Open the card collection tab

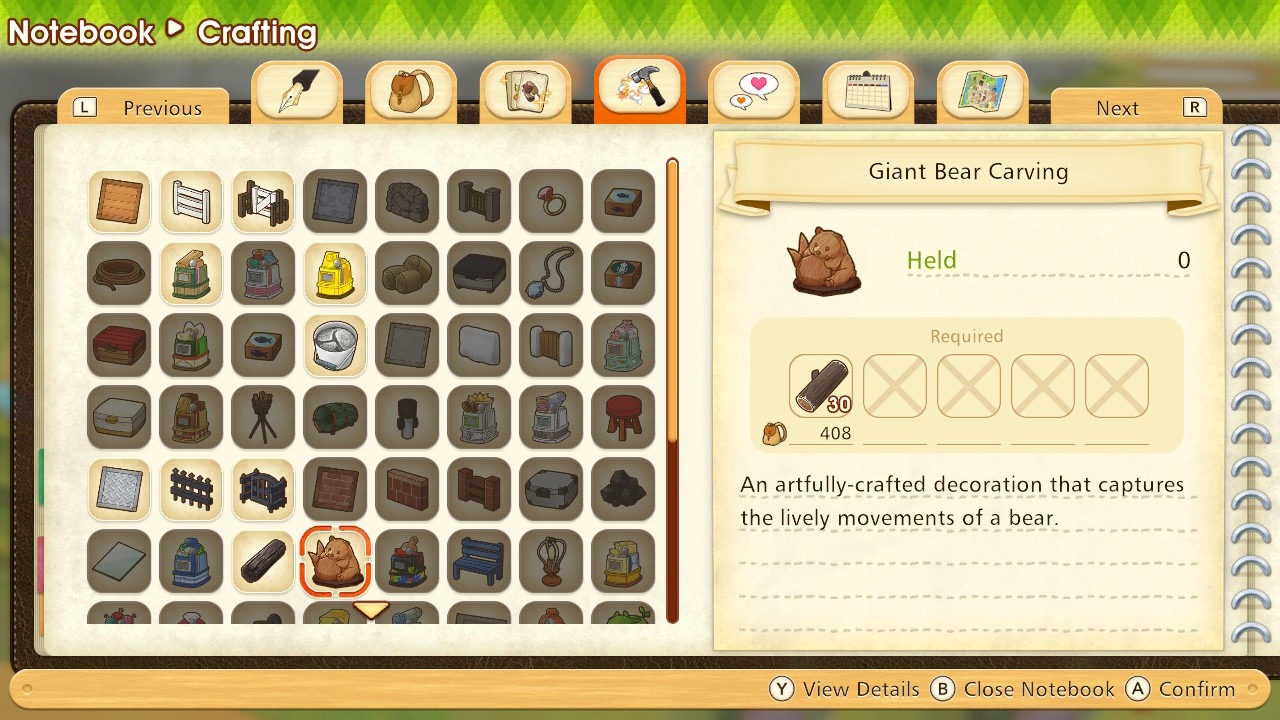click(525, 91)
